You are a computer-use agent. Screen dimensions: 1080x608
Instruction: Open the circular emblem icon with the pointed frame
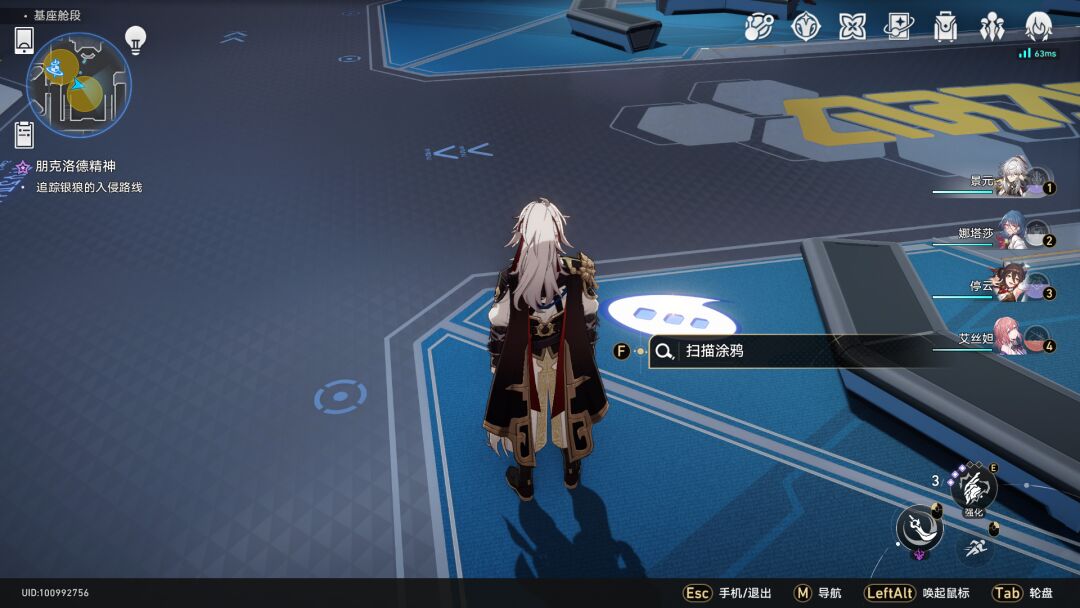click(x=805, y=27)
